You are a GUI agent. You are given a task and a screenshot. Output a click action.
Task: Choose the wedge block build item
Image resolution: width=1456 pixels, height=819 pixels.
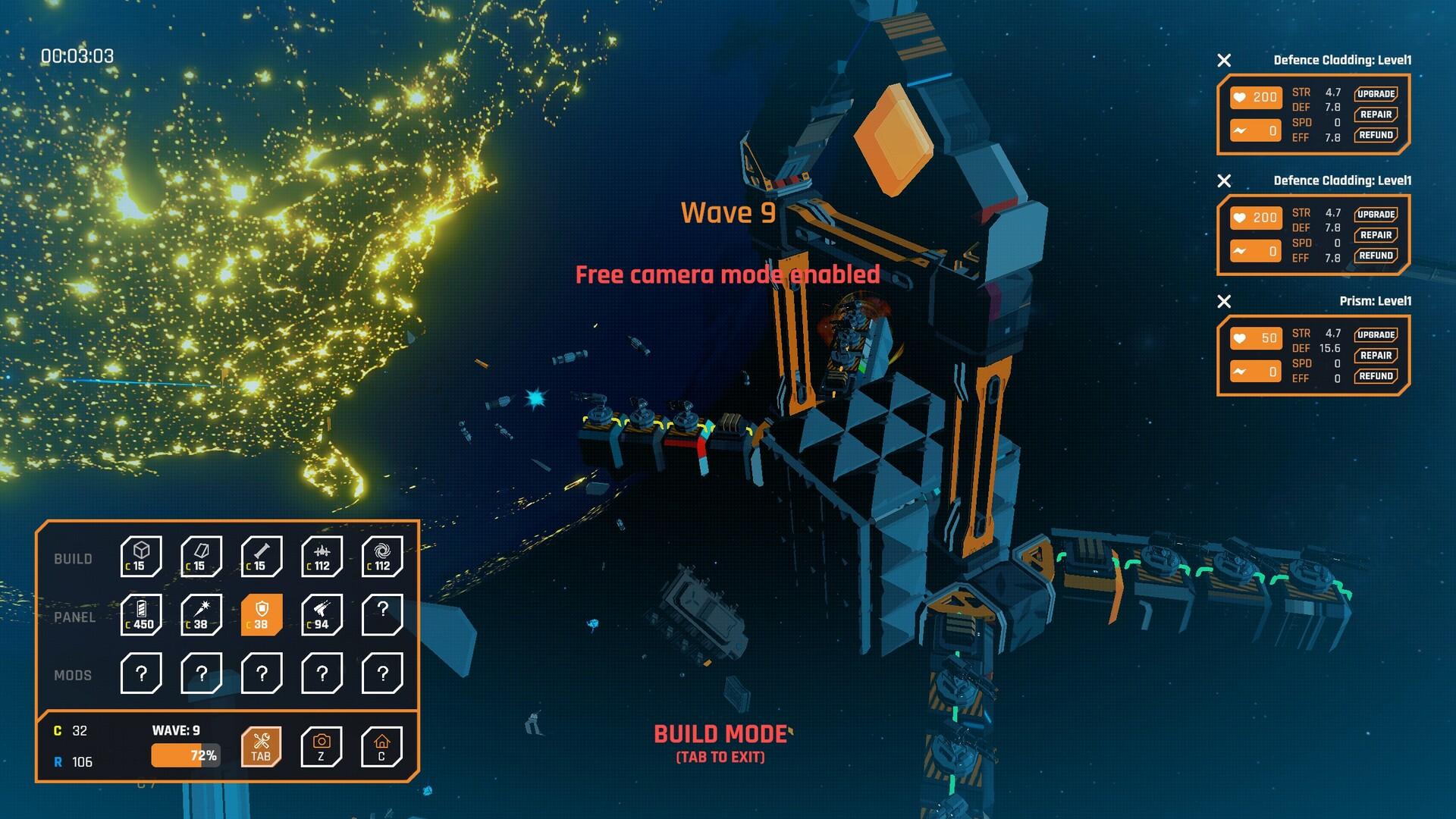pos(201,556)
